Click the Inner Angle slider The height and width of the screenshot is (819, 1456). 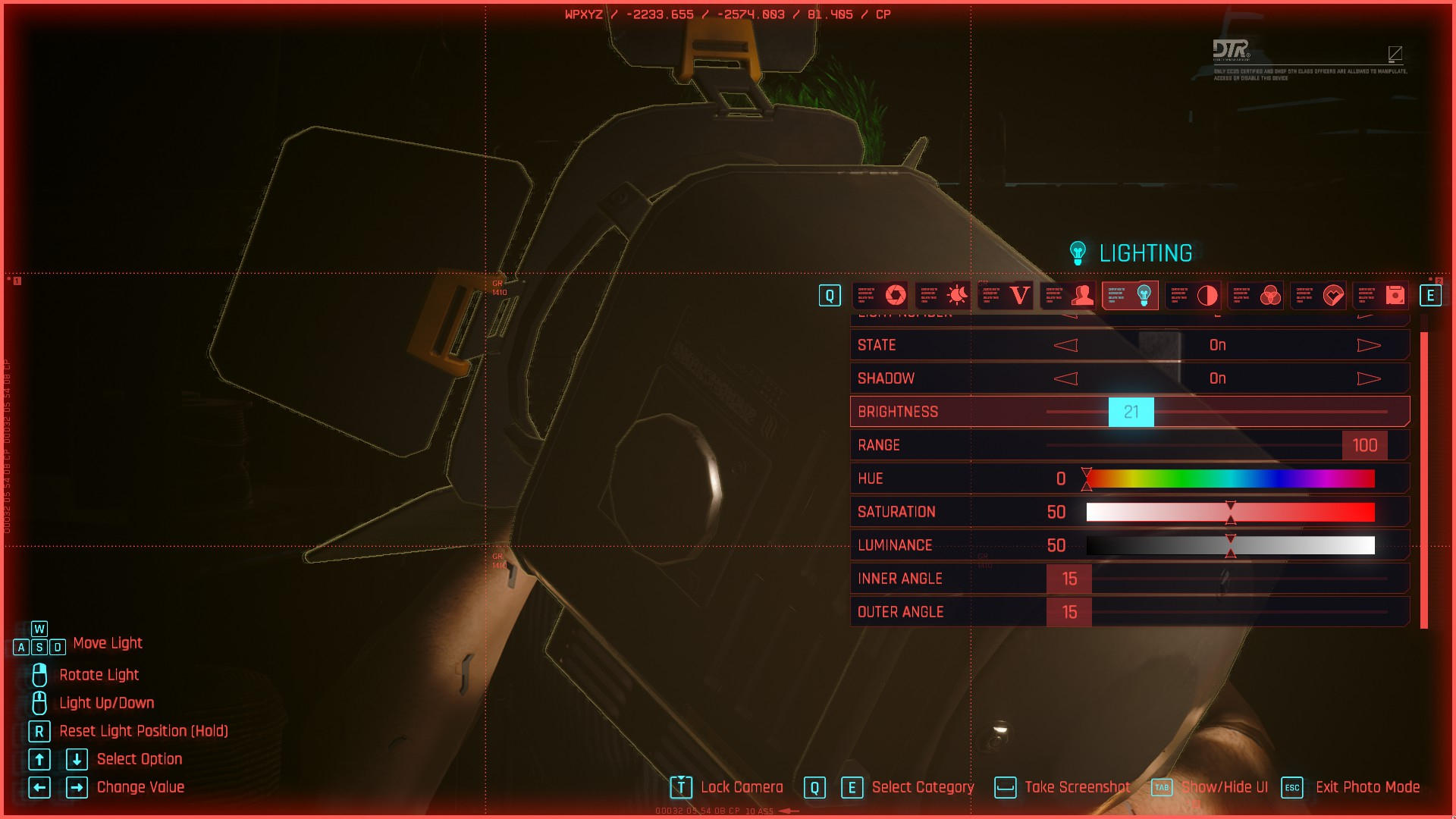(1069, 579)
